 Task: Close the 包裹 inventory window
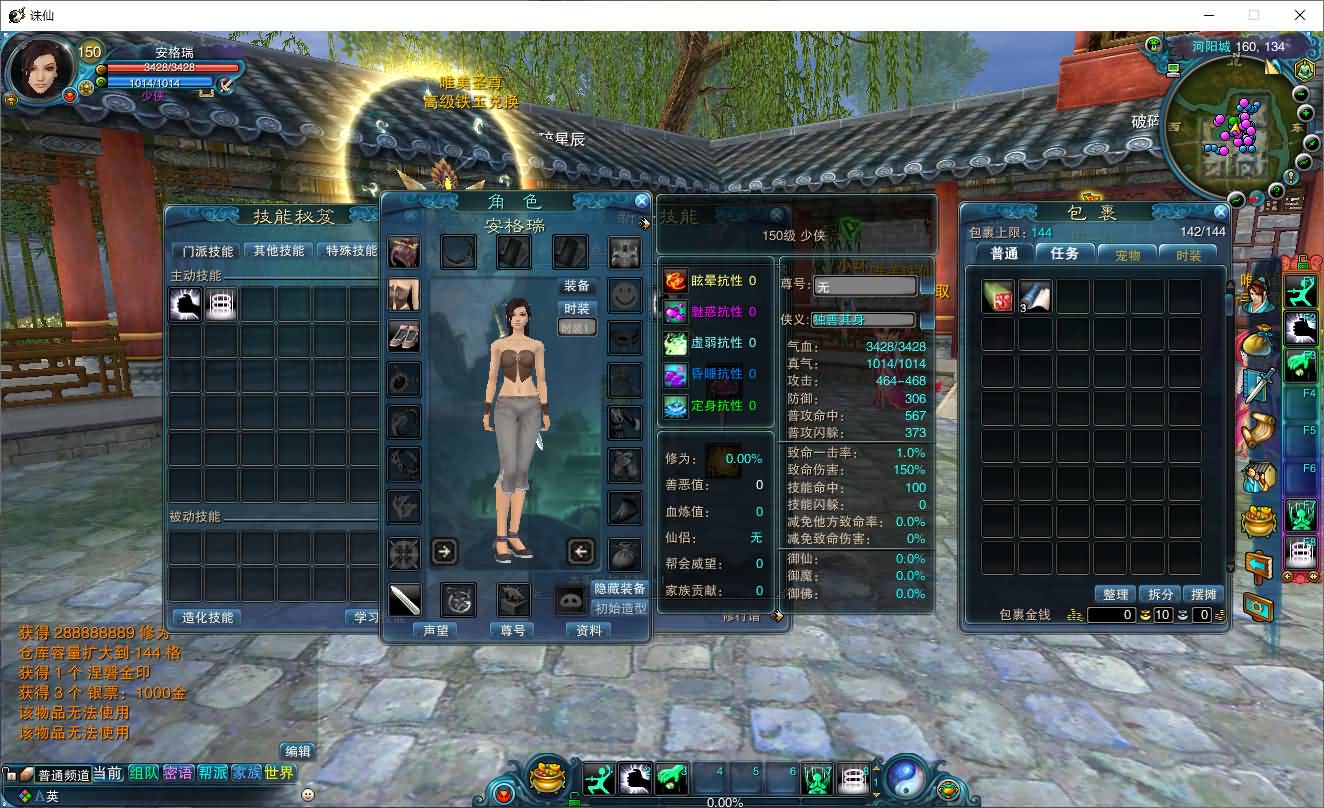tap(1220, 212)
